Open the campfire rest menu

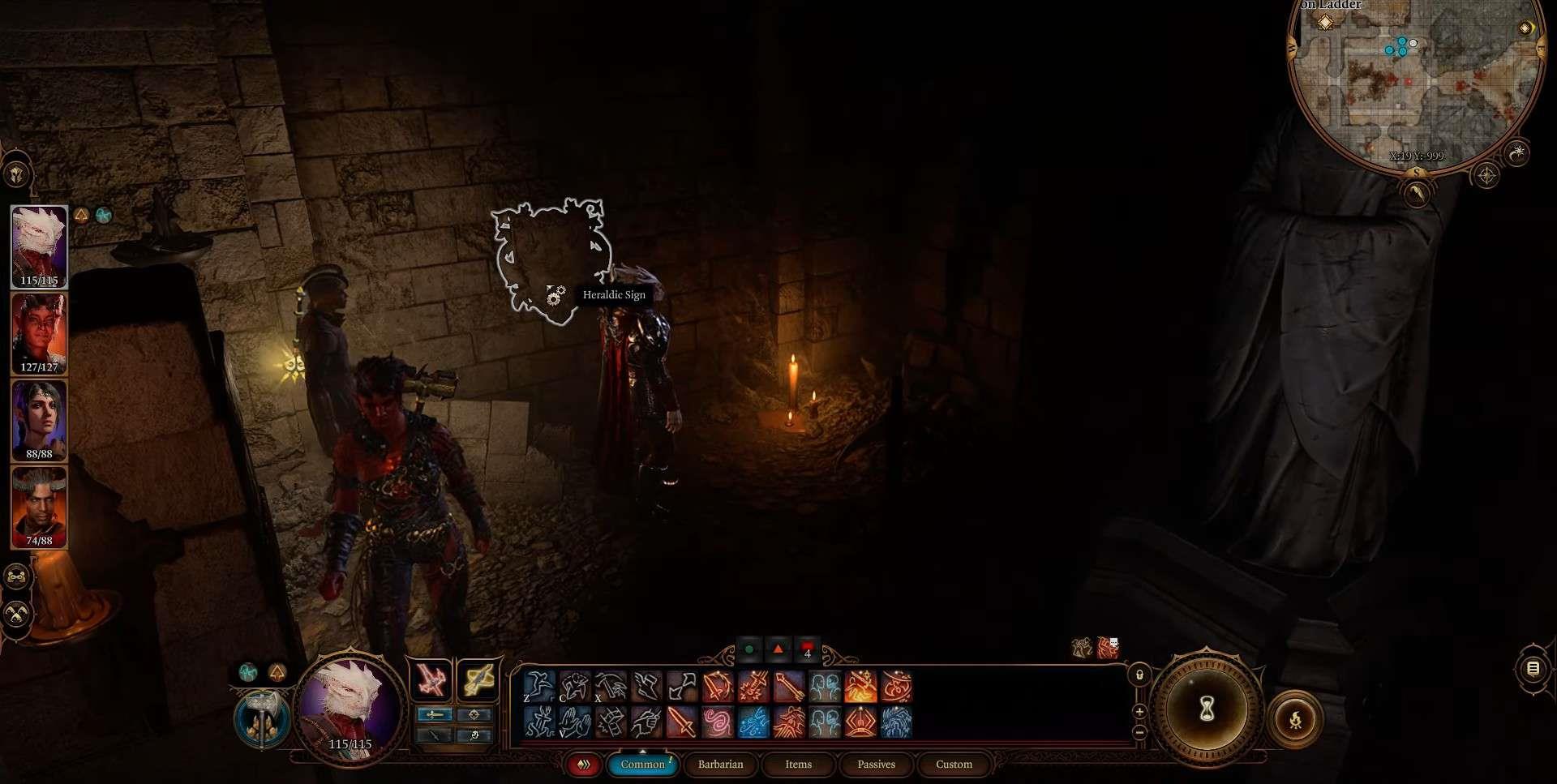point(1295,718)
